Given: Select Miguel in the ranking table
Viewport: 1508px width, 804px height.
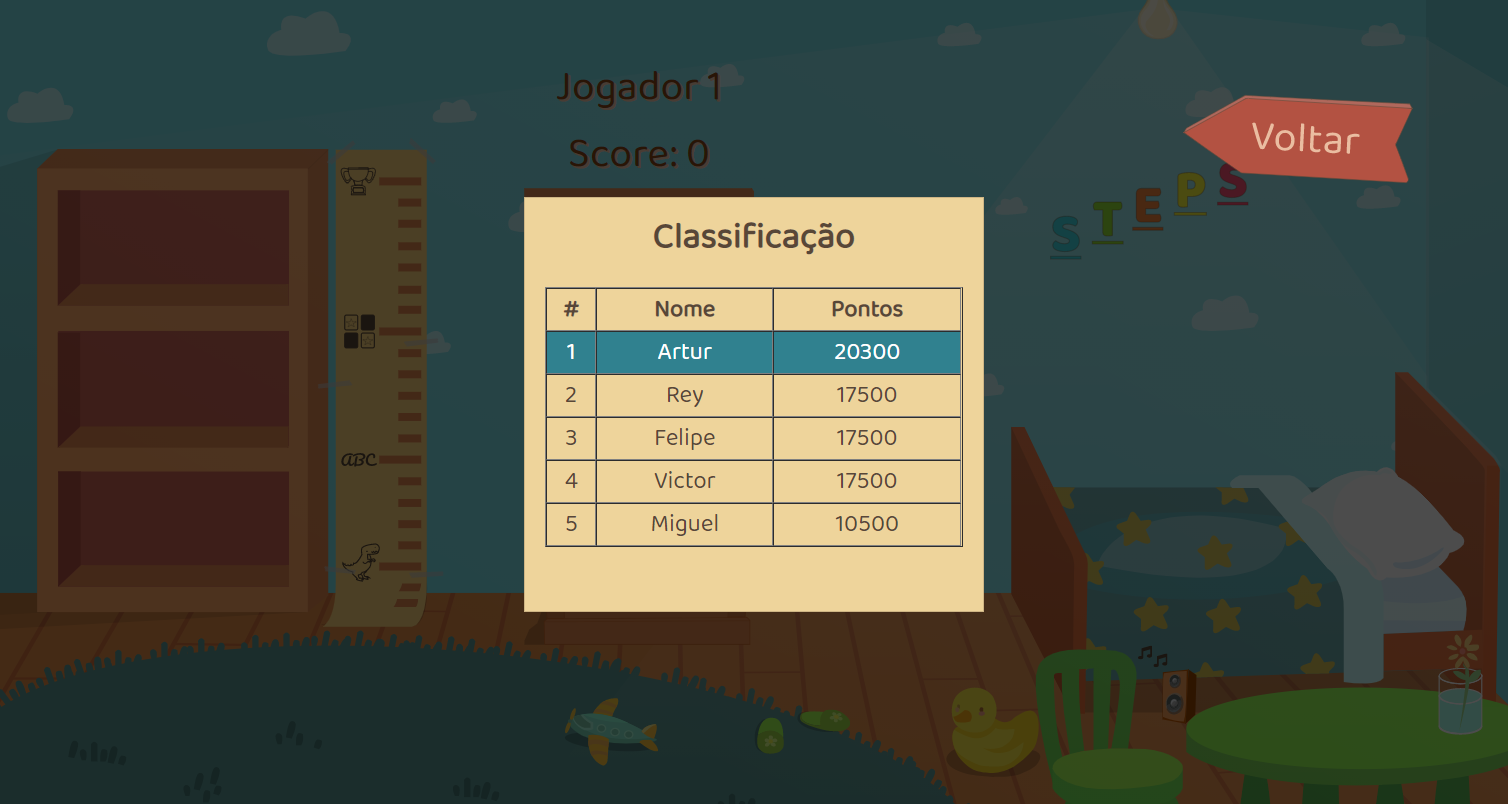Looking at the screenshot, I should [683, 524].
